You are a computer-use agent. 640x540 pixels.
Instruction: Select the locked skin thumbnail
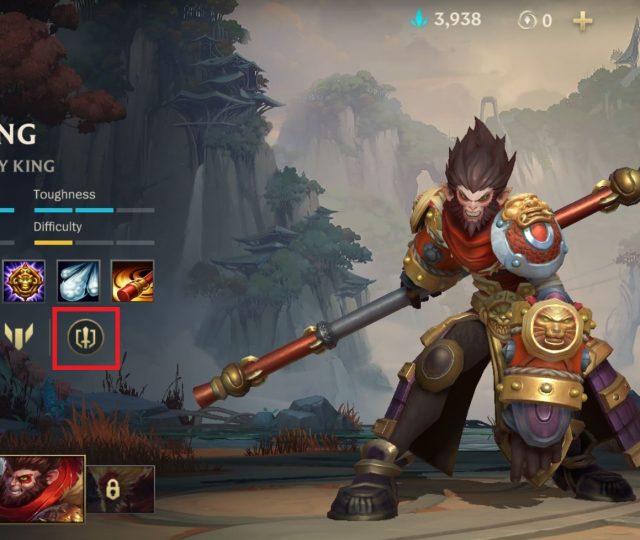[x=121, y=489]
